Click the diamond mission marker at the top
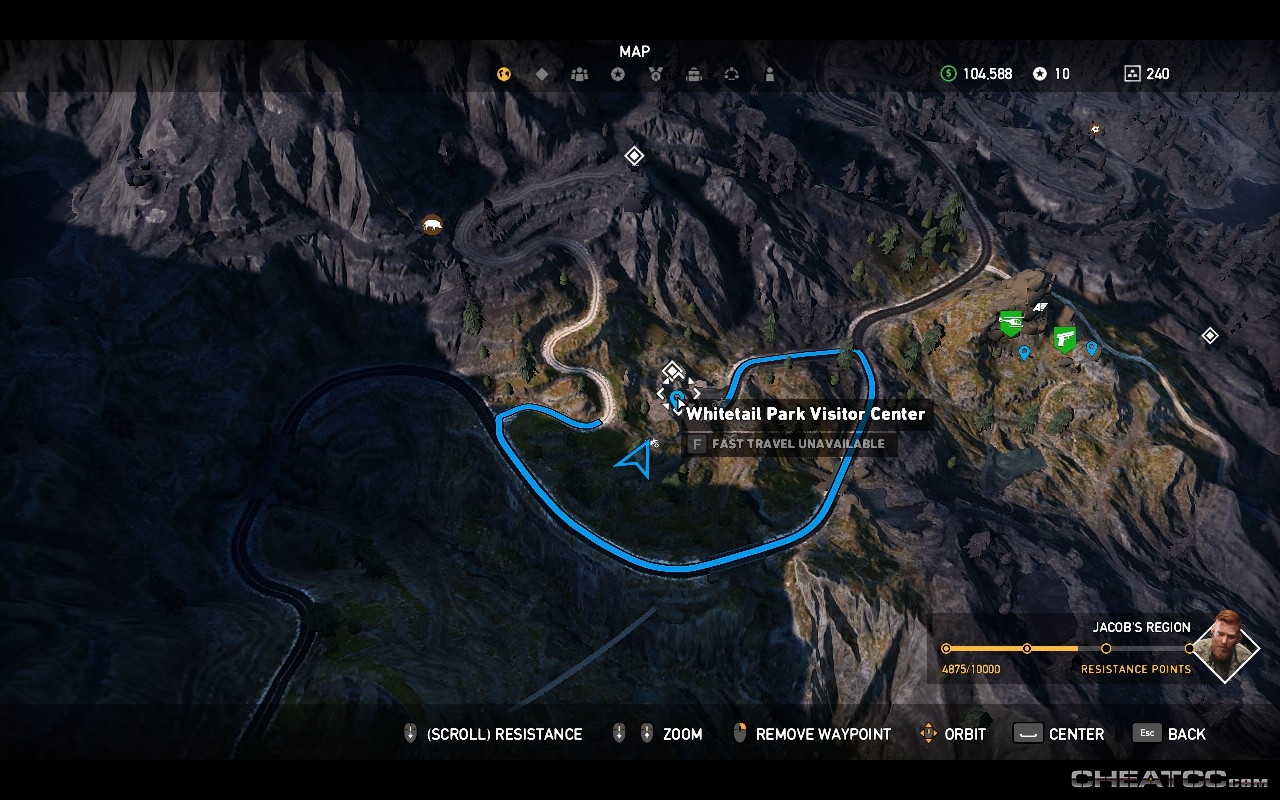Viewport: 1280px width, 800px height. point(633,156)
